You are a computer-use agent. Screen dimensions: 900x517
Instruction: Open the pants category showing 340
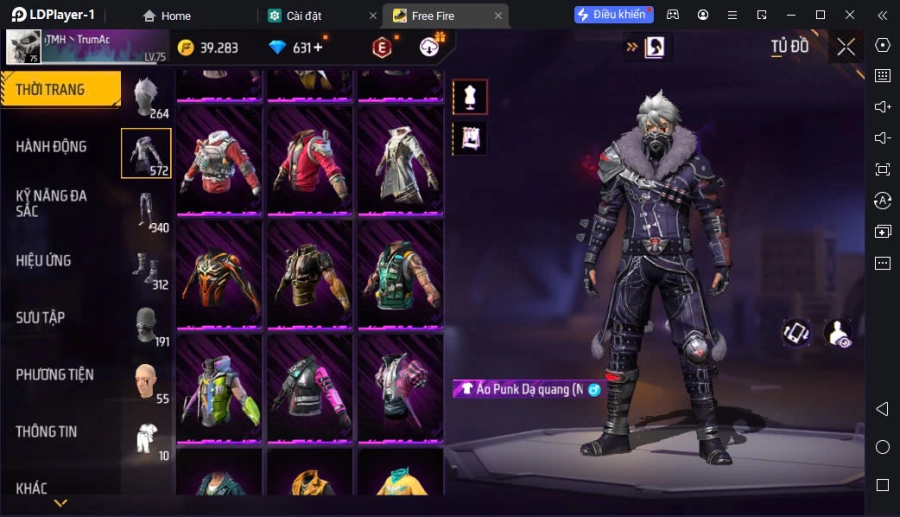pyautogui.click(x=147, y=210)
